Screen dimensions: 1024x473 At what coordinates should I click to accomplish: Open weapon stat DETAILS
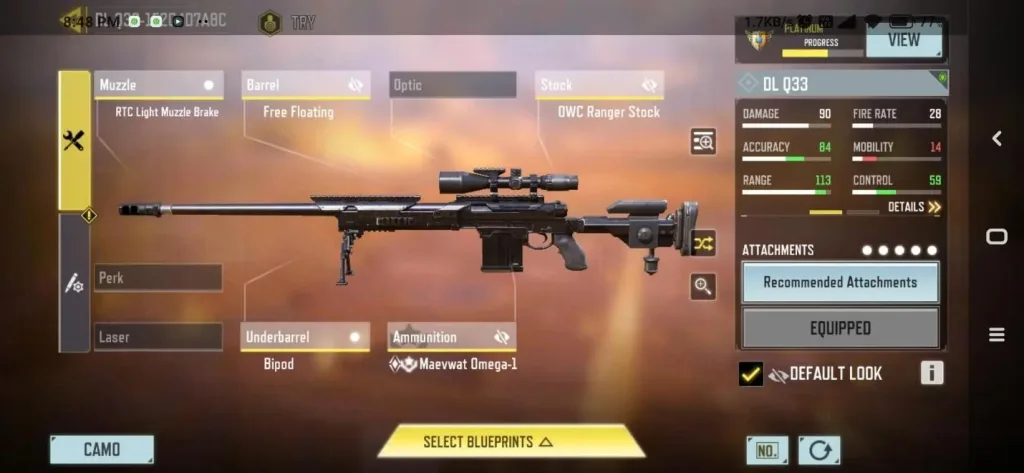tap(914, 207)
